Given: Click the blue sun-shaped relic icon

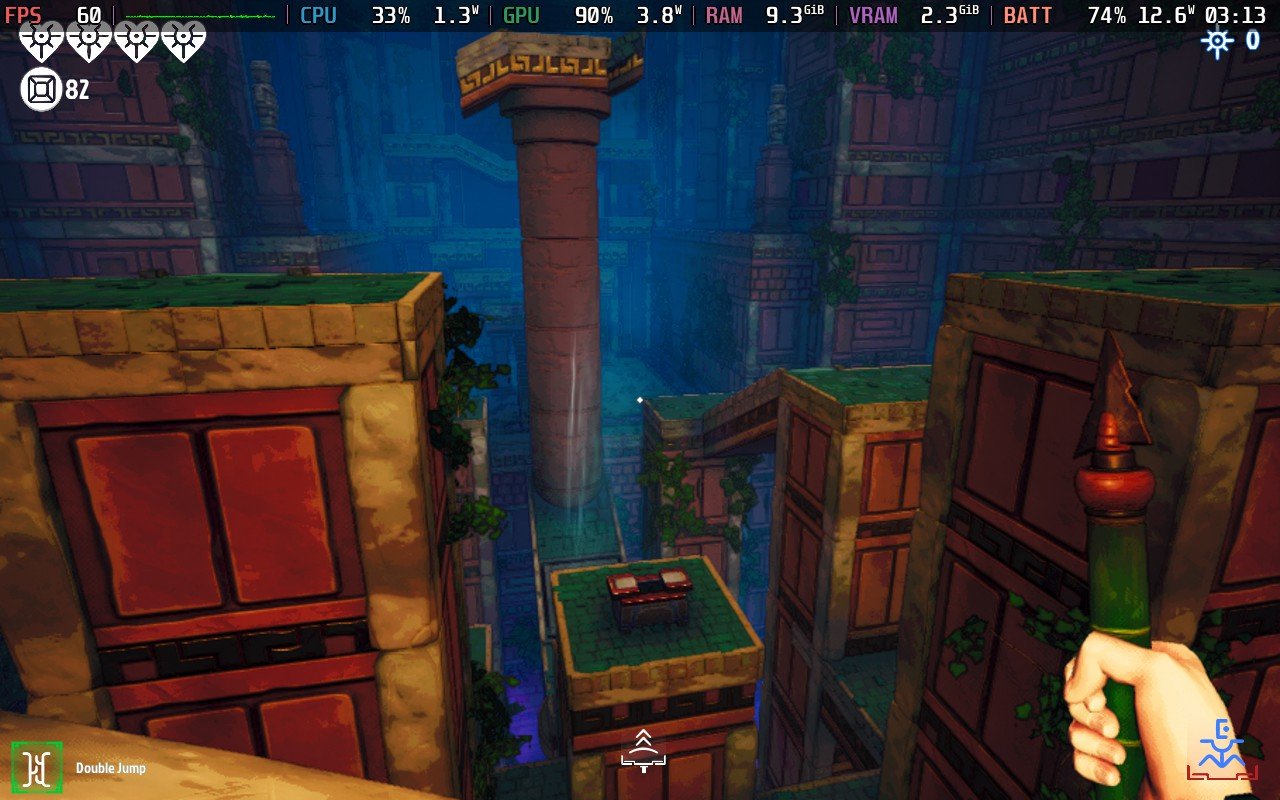Looking at the screenshot, I should point(1217,41).
